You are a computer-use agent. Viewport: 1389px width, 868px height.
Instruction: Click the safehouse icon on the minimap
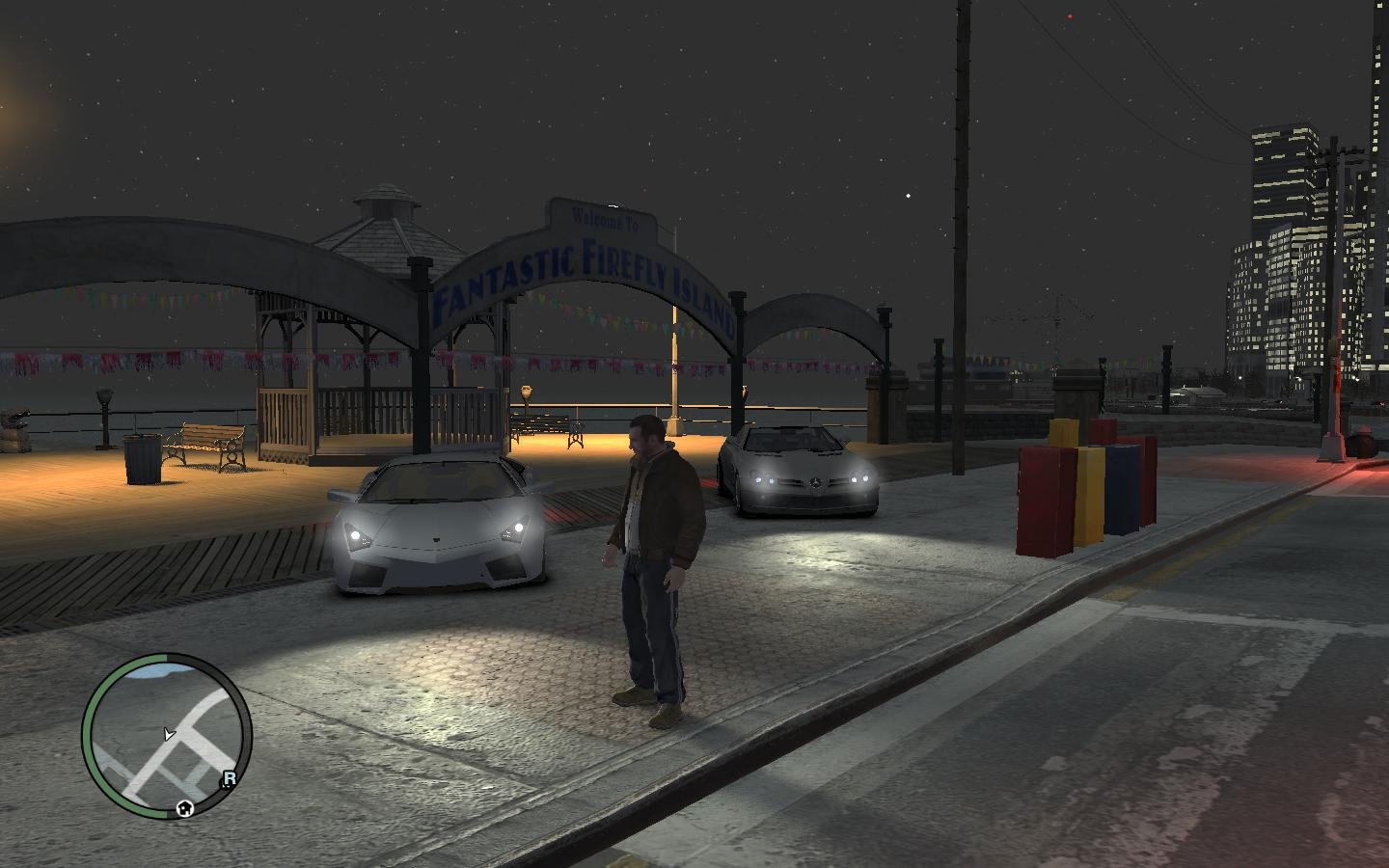click(x=184, y=809)
